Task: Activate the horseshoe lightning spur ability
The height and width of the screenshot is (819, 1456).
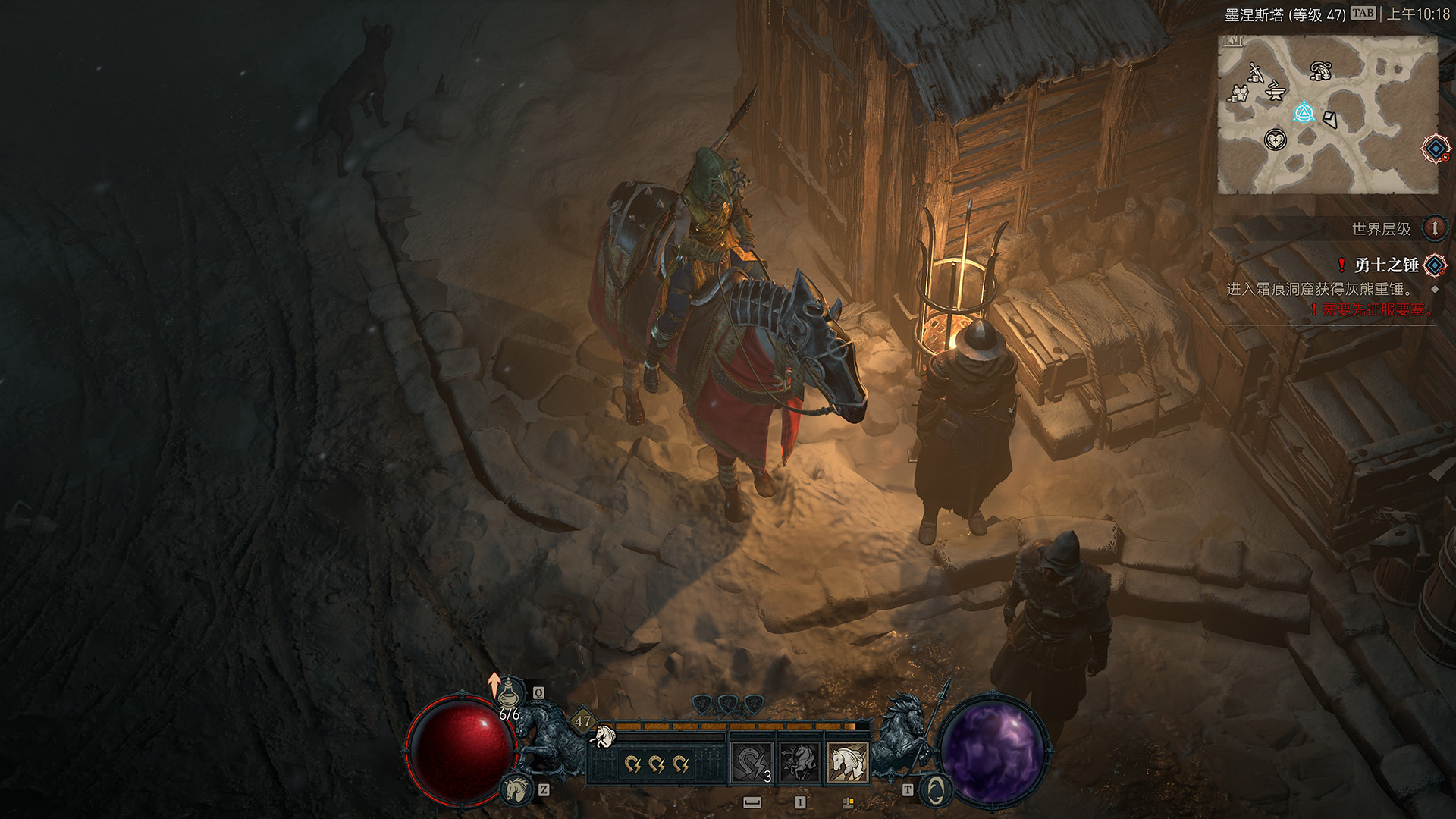Action: click(752, 762)
